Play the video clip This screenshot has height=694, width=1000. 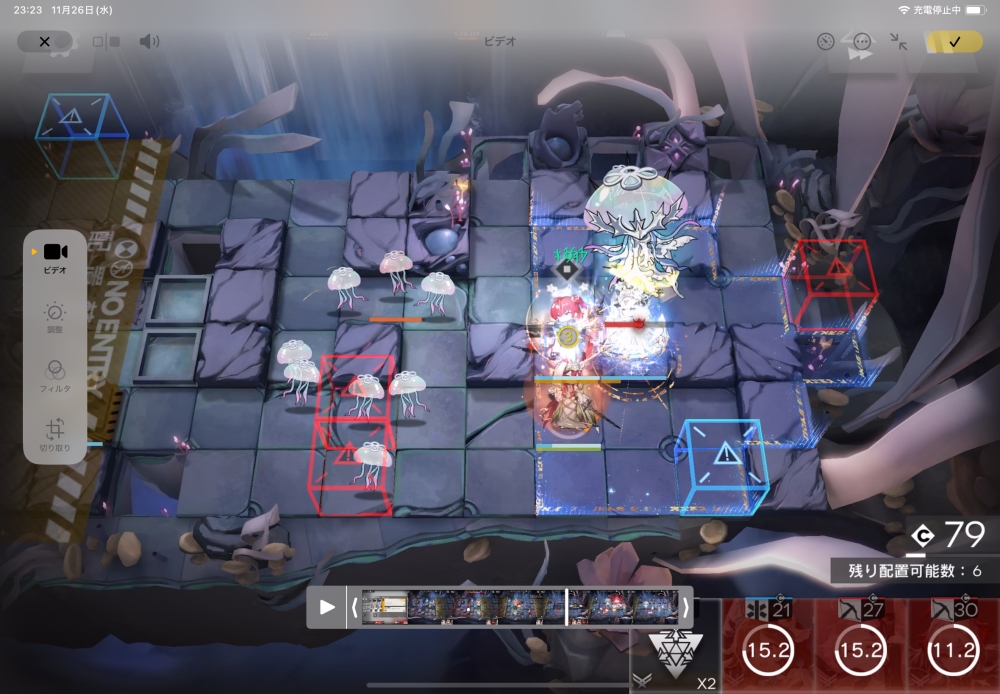pyautogui.click(x=327, y=607)
